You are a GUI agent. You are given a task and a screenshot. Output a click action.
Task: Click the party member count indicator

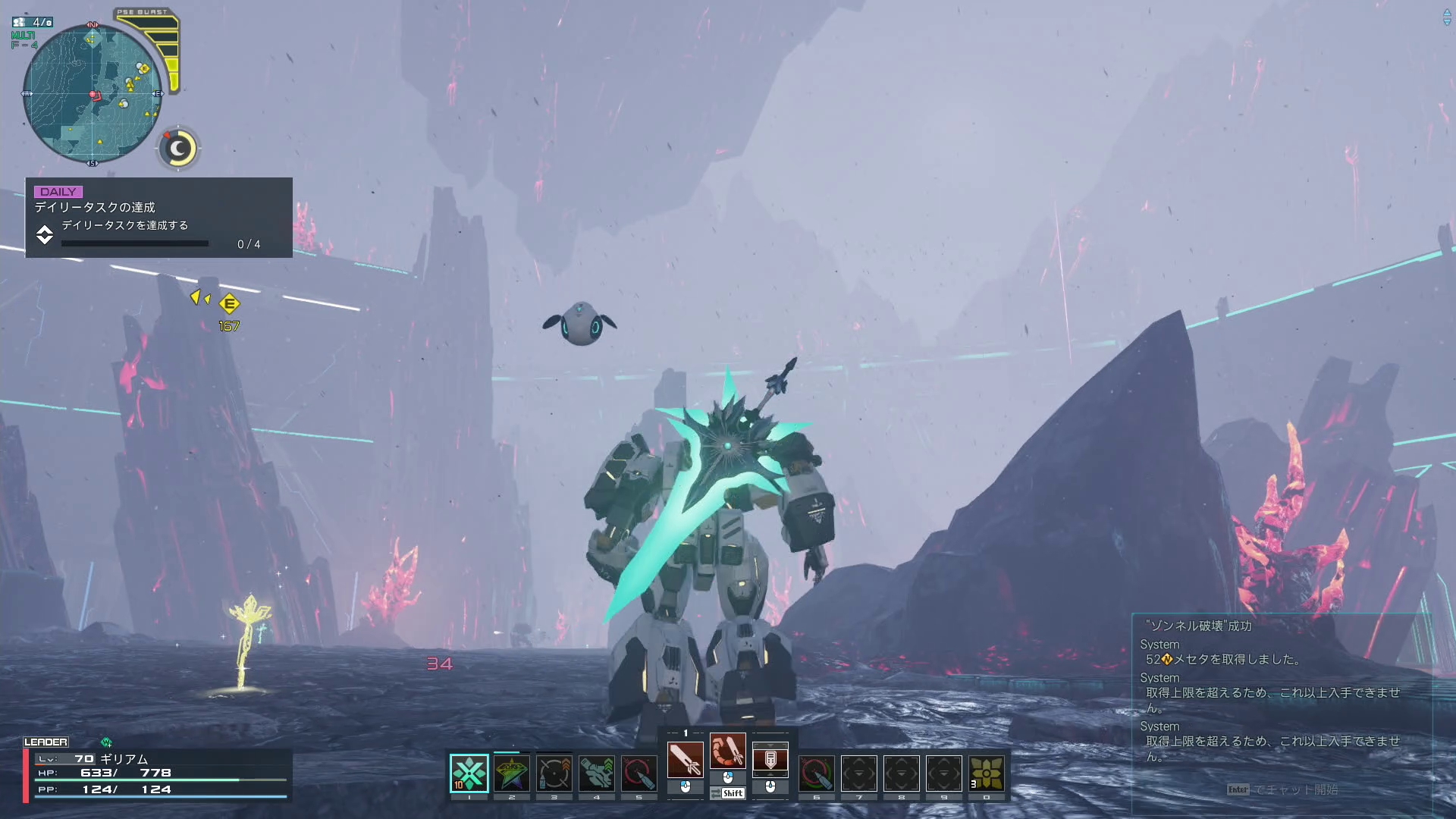[33, 23]
